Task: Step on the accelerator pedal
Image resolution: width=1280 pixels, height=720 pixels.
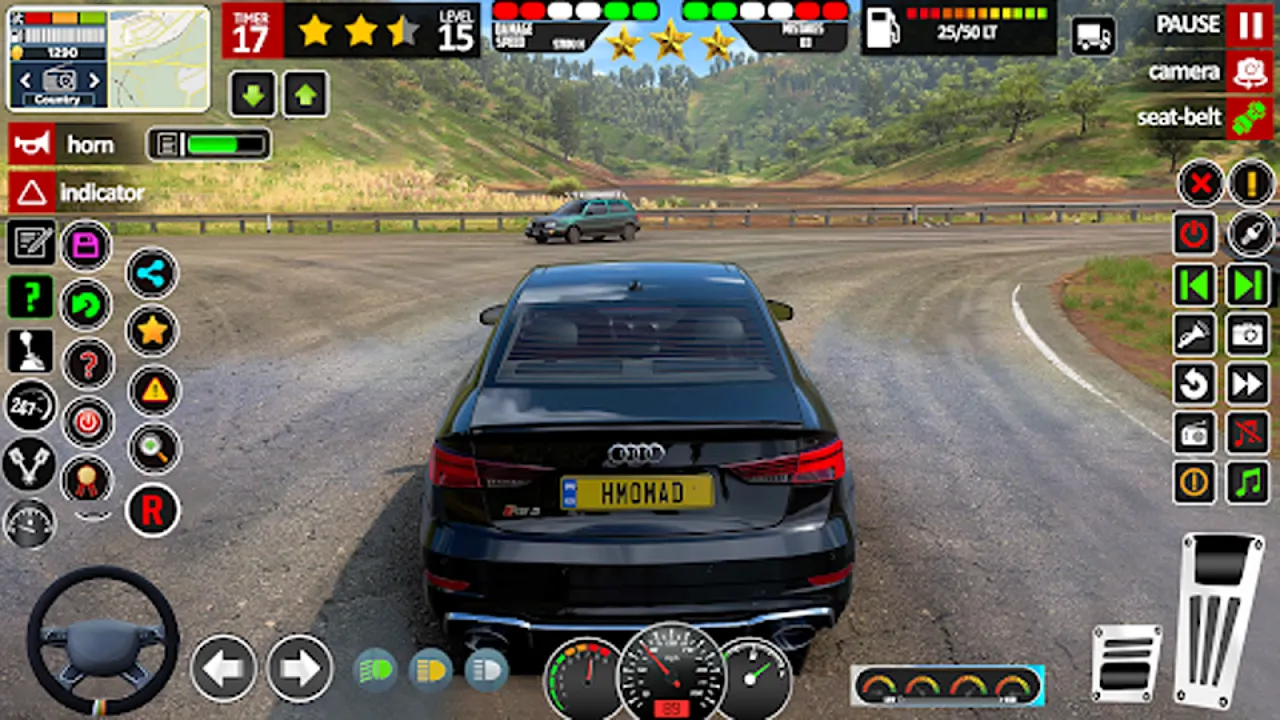Action: pyautogui.click(x=1220, y=620)
